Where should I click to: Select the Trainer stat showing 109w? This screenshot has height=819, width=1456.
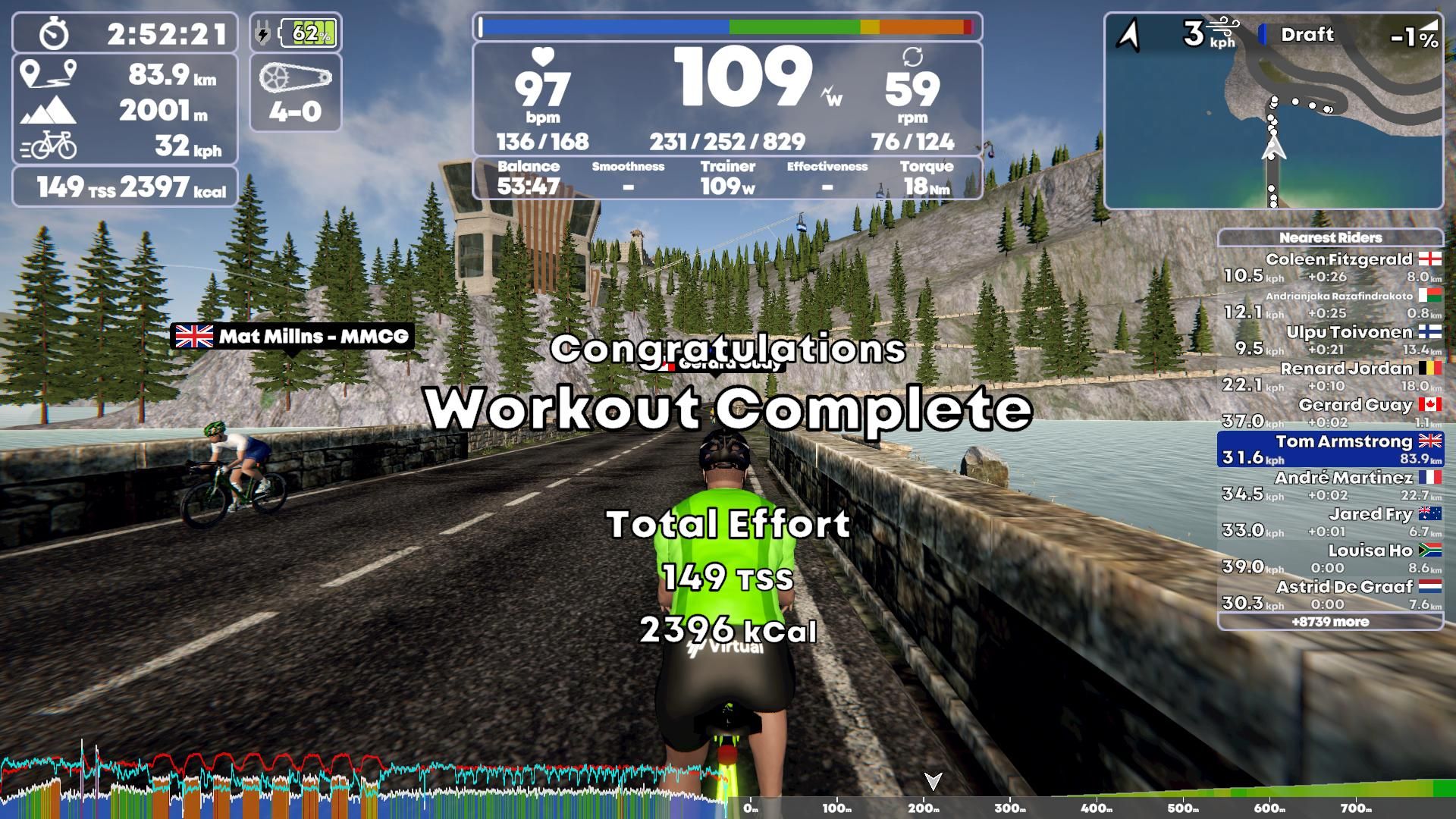coord(726,174)
